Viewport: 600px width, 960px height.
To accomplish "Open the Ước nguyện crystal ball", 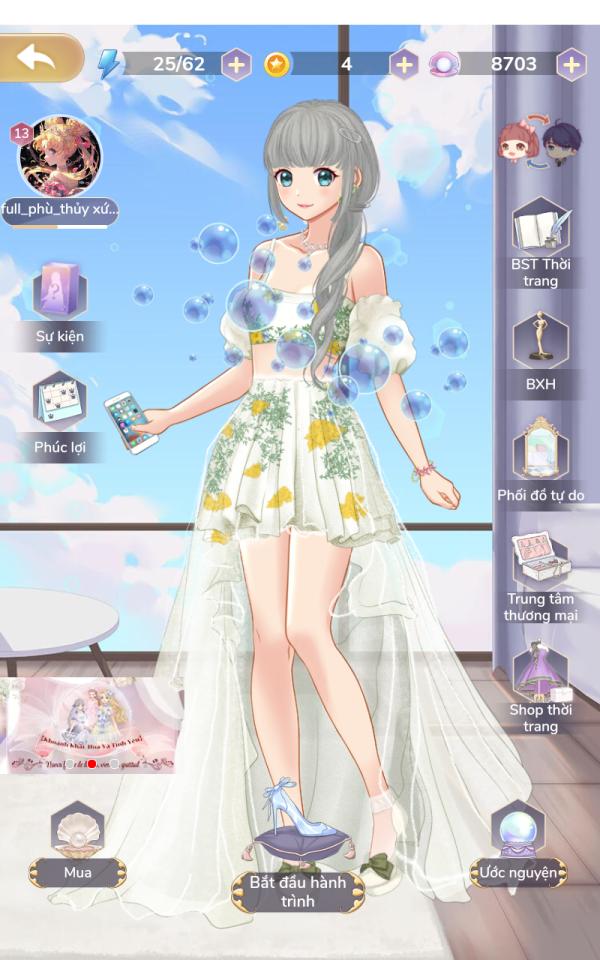I will click(x=518, y=840).
